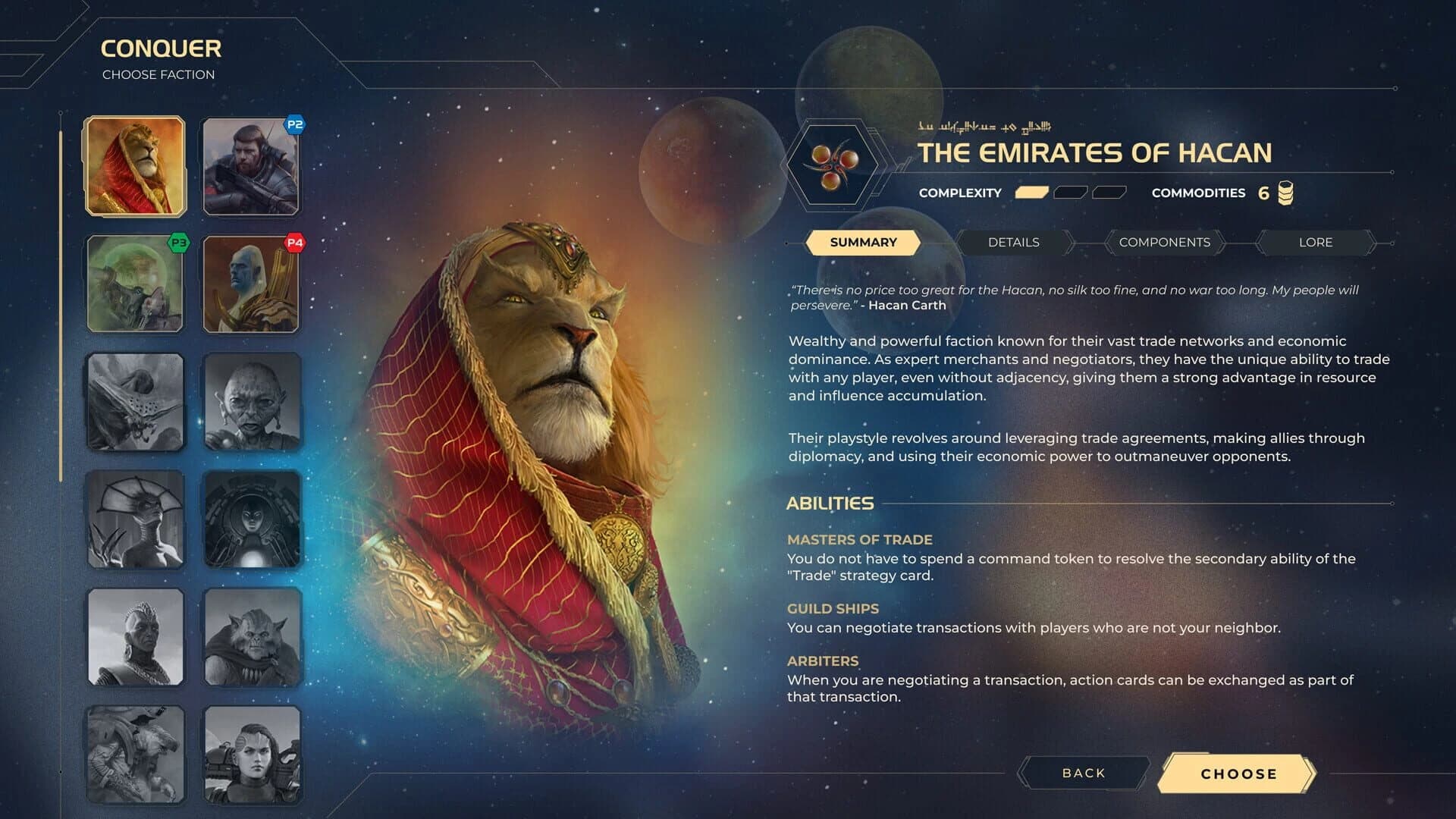Screen dimensions: 1456x819
Task: Expand the ABILITIES section header
Action: 830,503
